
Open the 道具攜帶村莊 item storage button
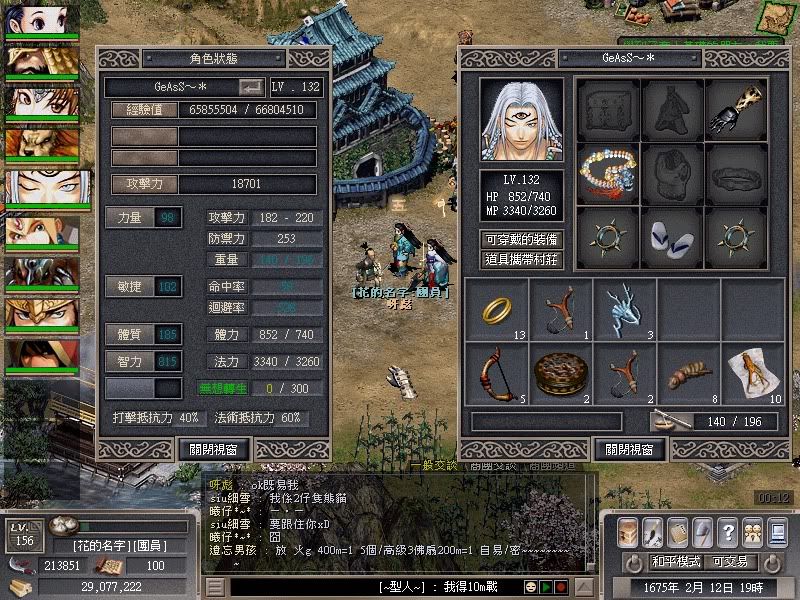click(522, 260)
